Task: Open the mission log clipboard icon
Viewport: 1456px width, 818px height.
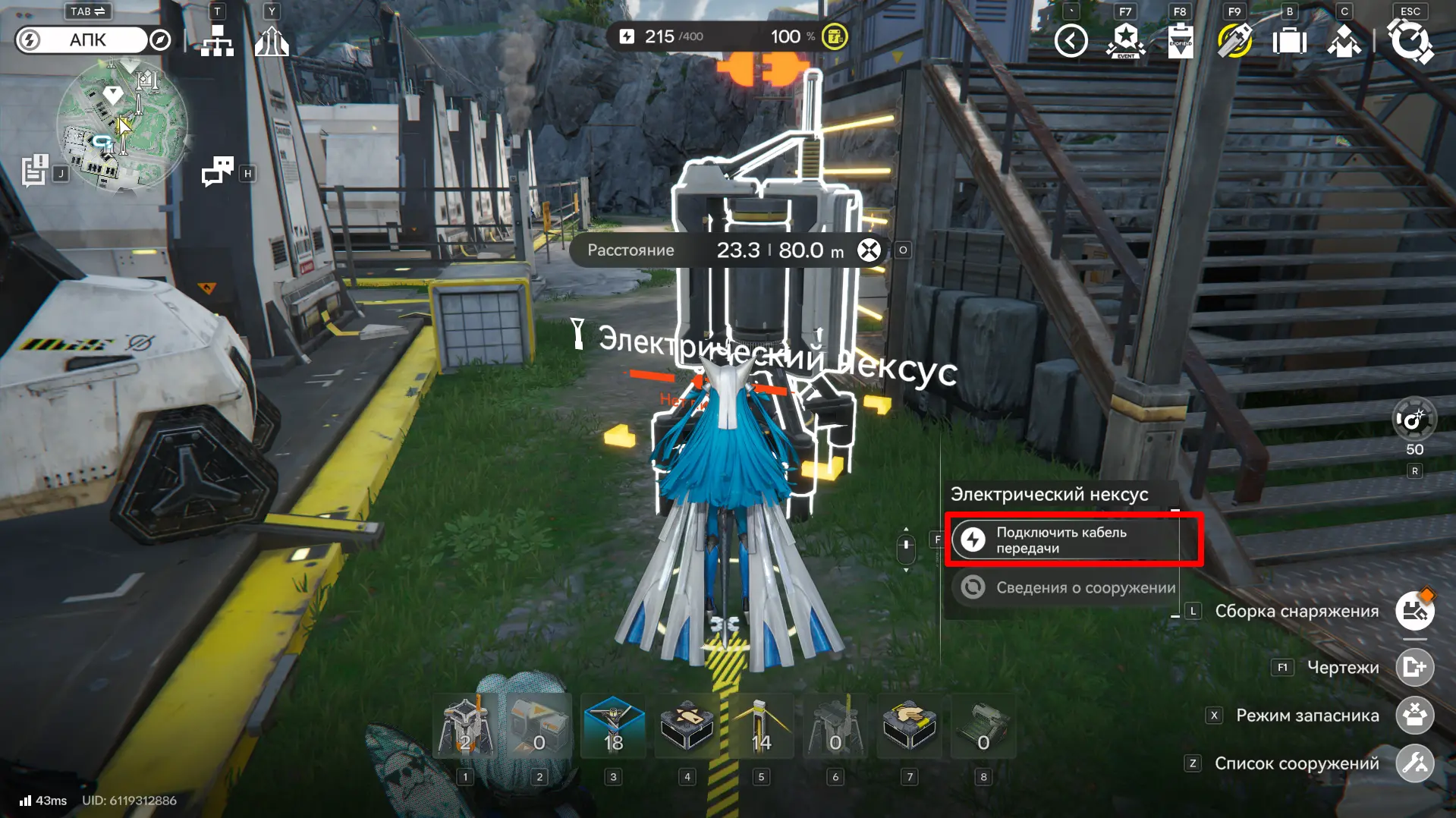Action: (x=34, y=171)
